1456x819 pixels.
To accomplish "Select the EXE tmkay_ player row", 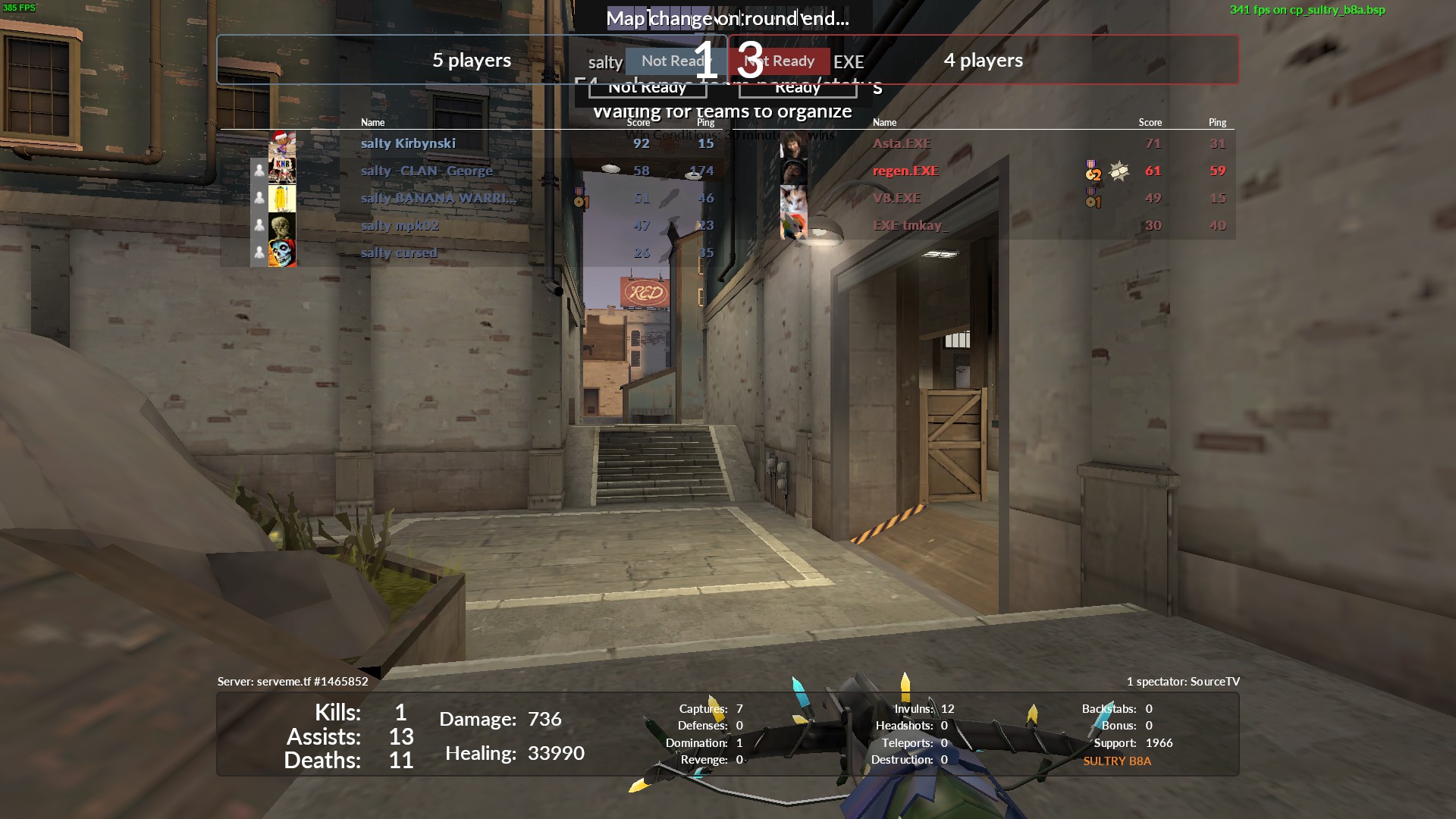I will click(910, 225).
